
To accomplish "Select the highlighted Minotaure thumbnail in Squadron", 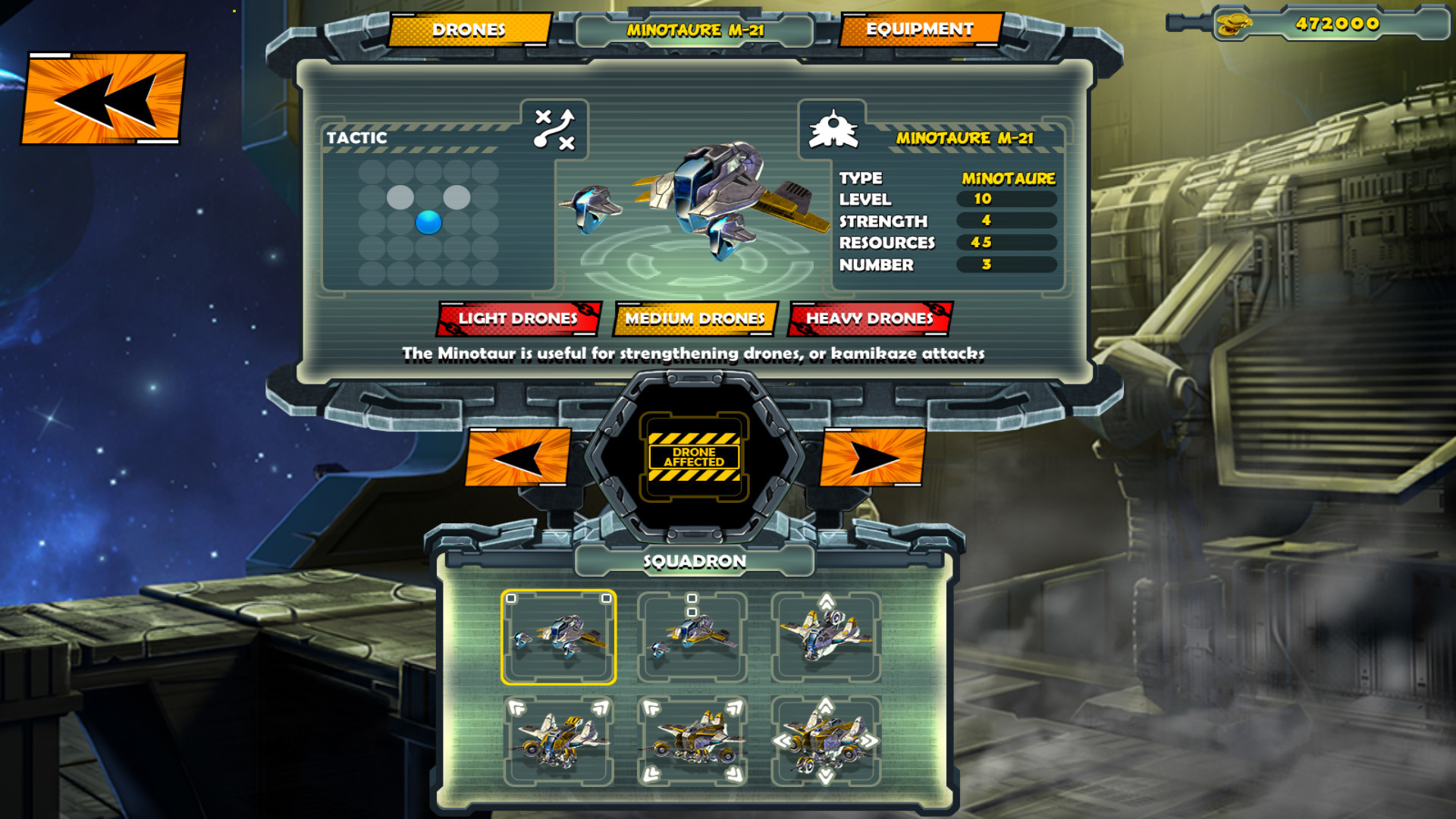I will pyautogui.click(x=560, y=637).
